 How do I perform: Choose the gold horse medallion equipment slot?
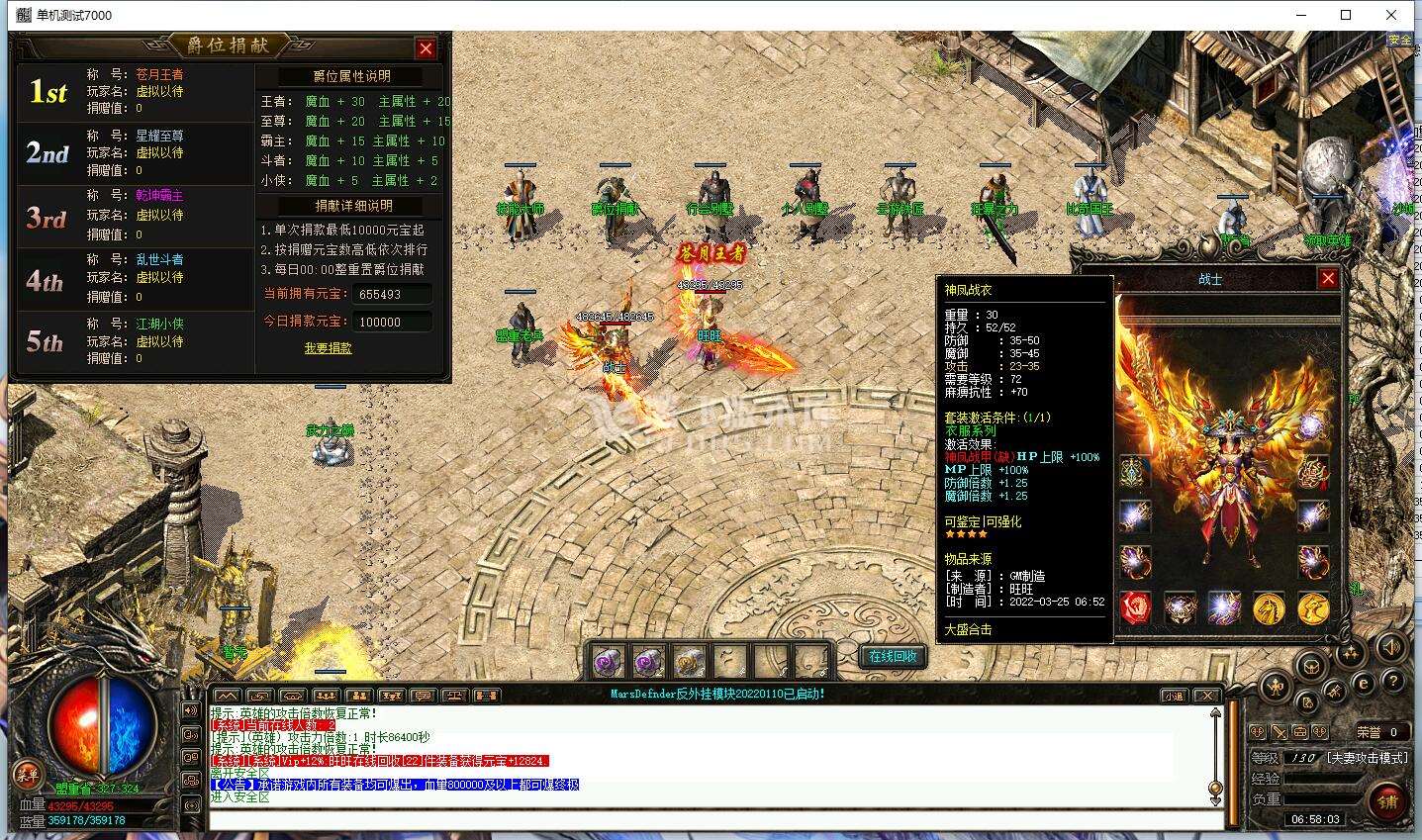(1269, 607)
